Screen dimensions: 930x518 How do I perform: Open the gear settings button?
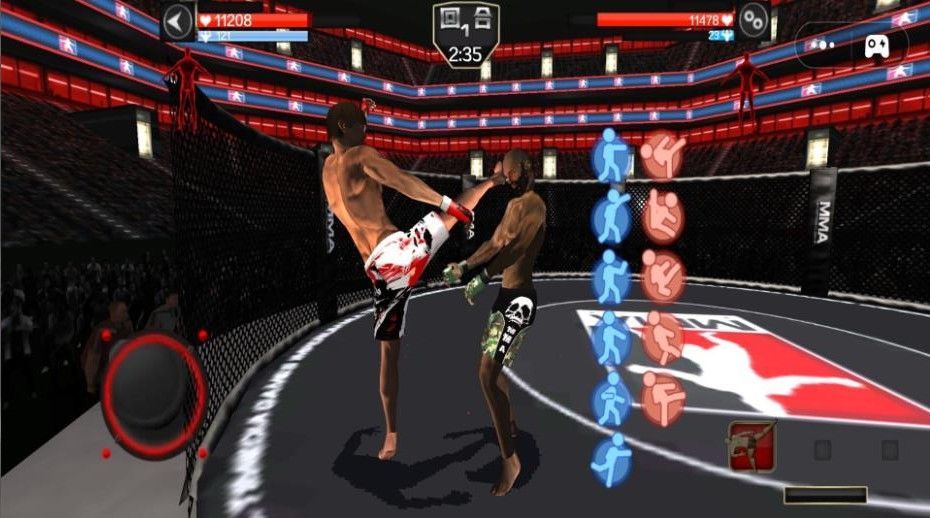click(753, 19)
